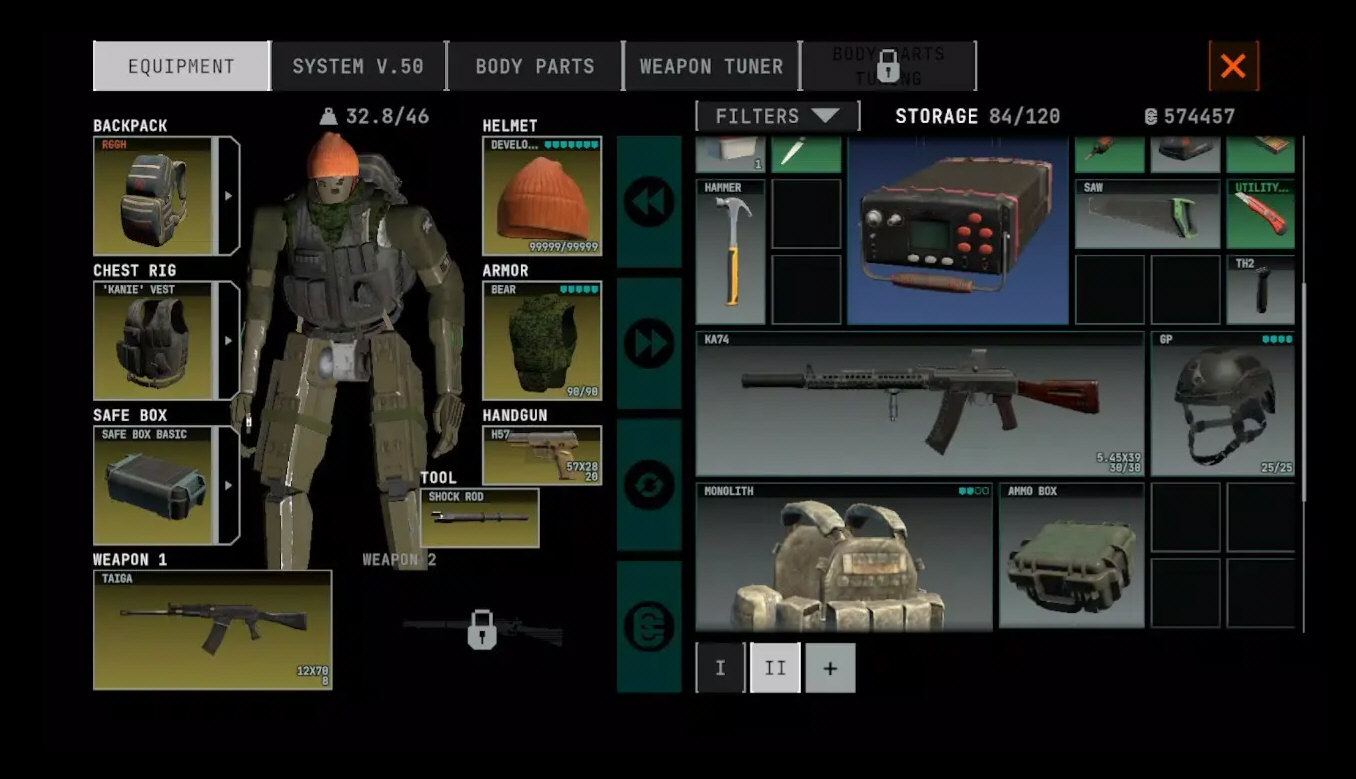Add a new storage page with plus
This screenshot has height=779, width=1356.
pyautogui.click(x=830, y=668)
